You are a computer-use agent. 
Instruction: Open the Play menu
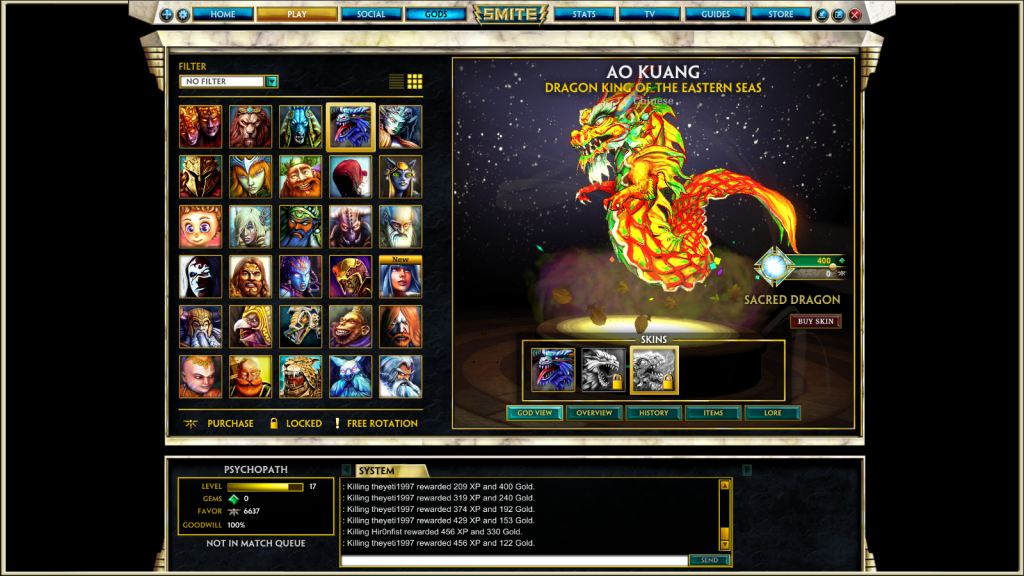296,14
